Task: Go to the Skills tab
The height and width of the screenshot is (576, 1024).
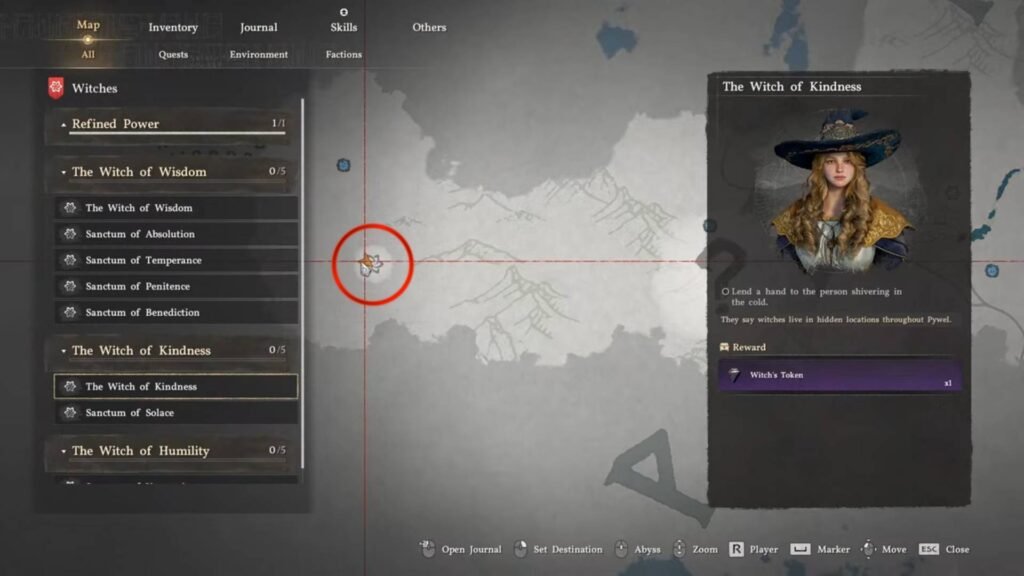Action: (343, 27)
